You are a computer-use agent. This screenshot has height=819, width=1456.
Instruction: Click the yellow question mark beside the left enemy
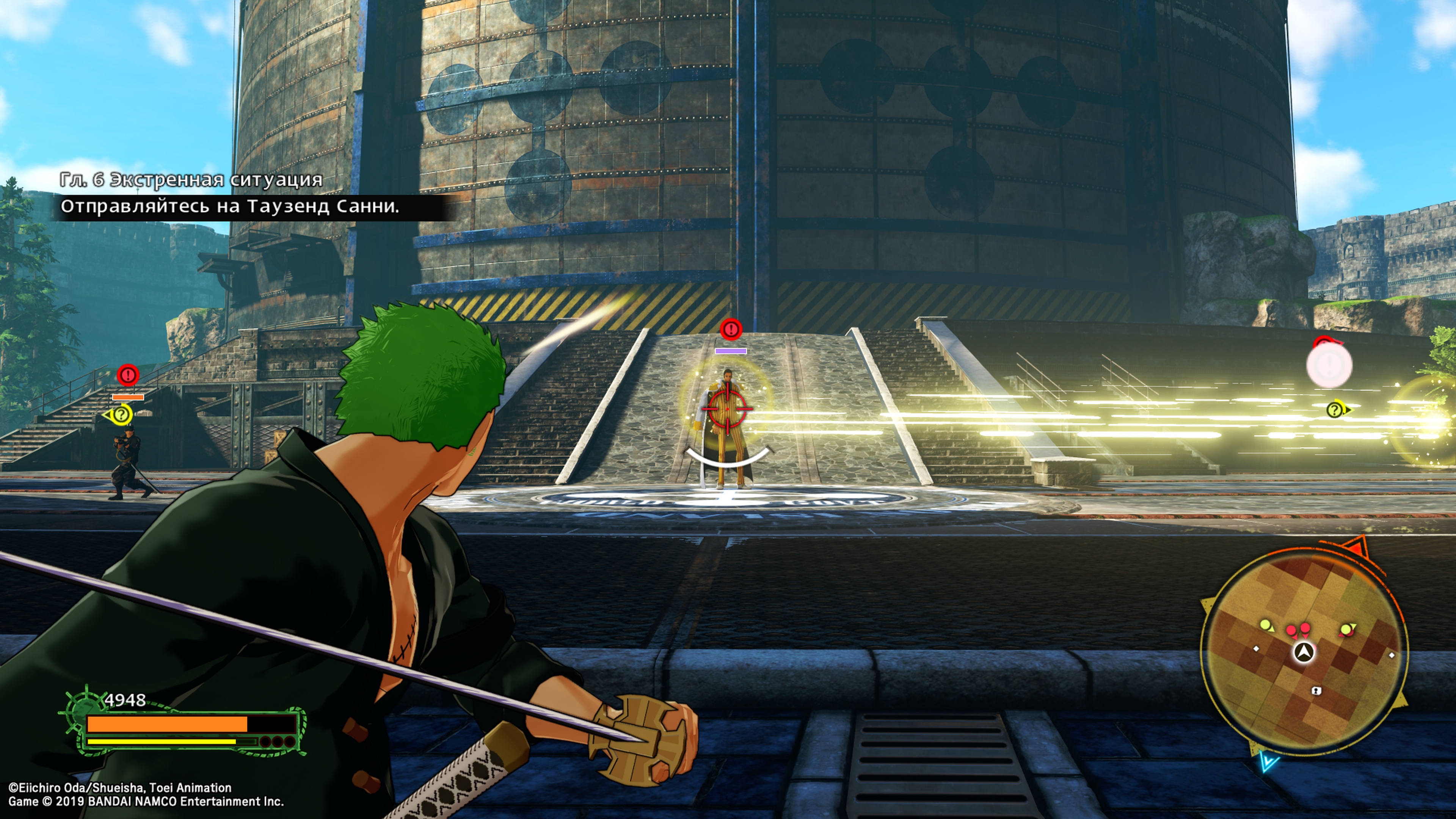click(x=121, y=416)
